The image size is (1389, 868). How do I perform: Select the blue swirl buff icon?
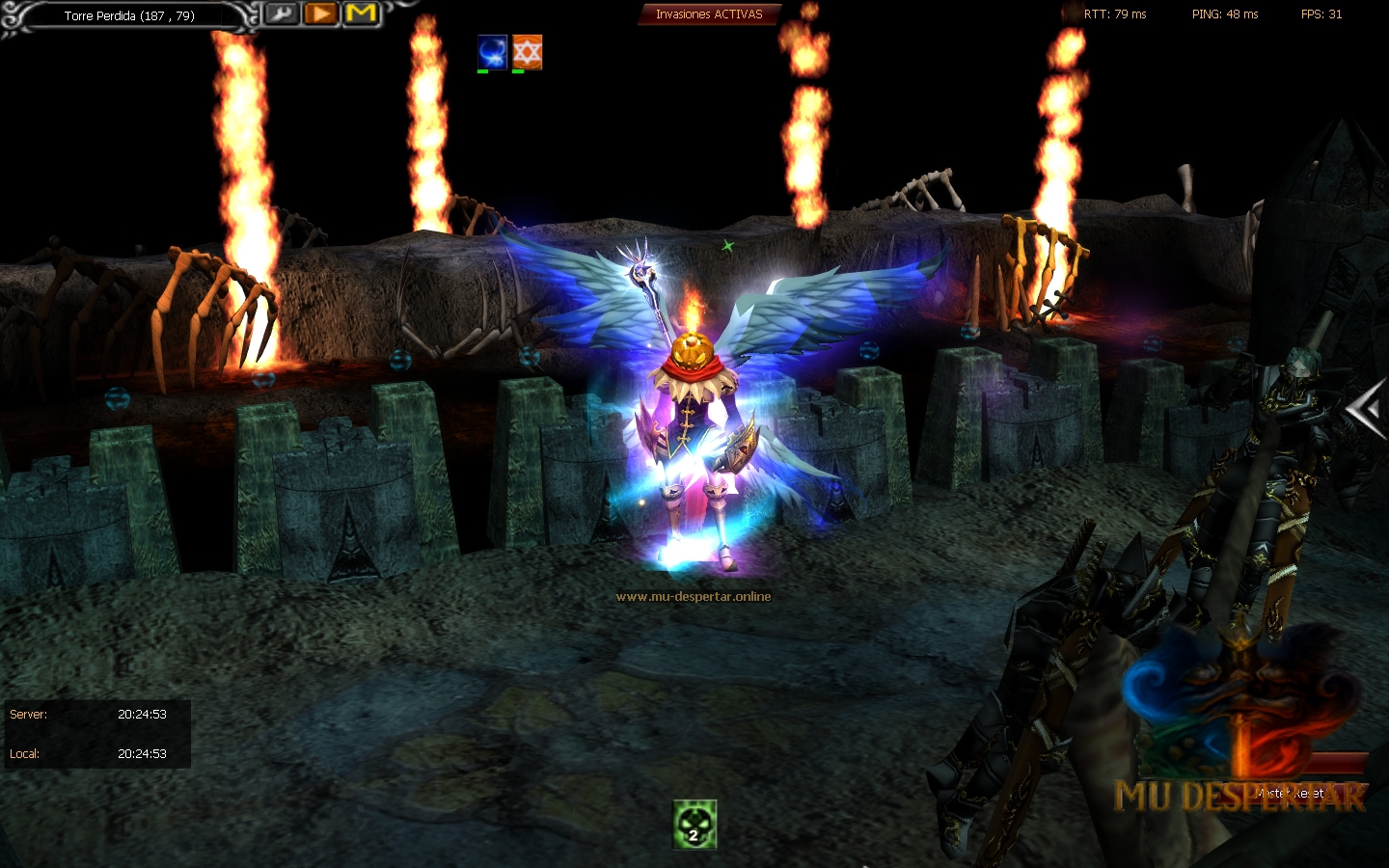click(492, 51)
